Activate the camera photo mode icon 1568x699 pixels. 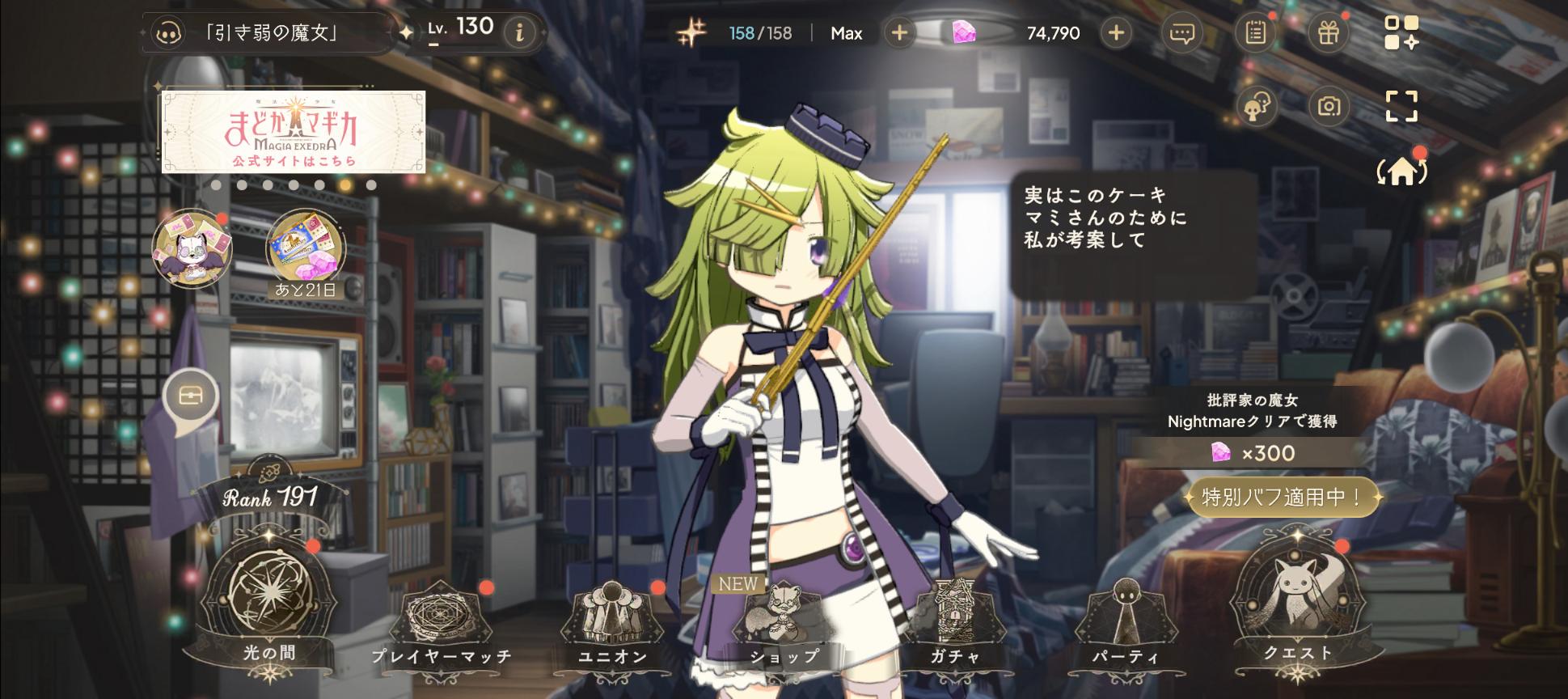[x=1329, y=106]
